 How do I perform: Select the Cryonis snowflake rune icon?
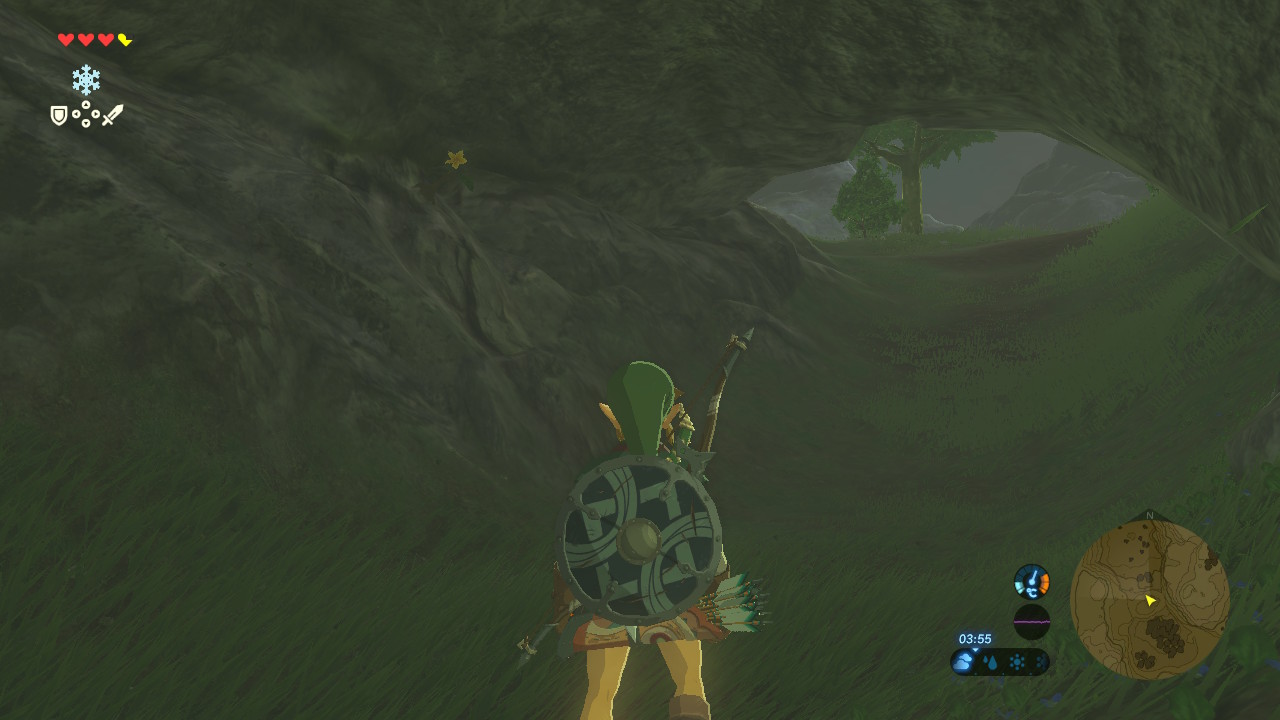point(86,80)
